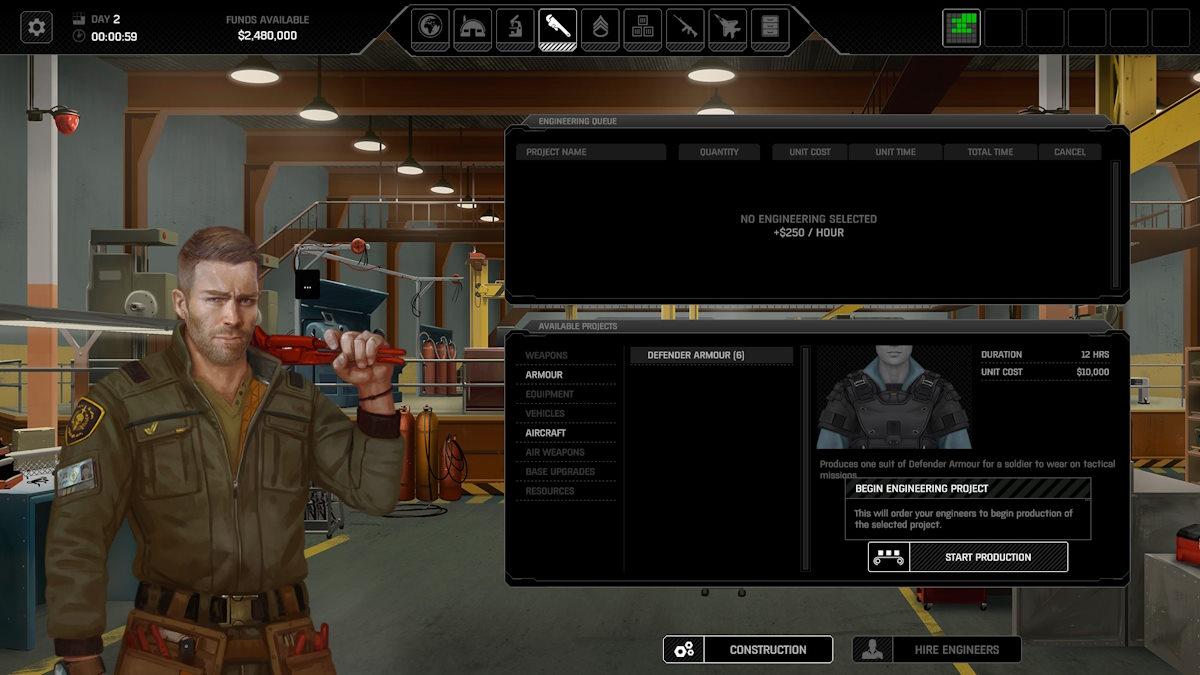Switch to the microscope research screen

coord(515,27)
